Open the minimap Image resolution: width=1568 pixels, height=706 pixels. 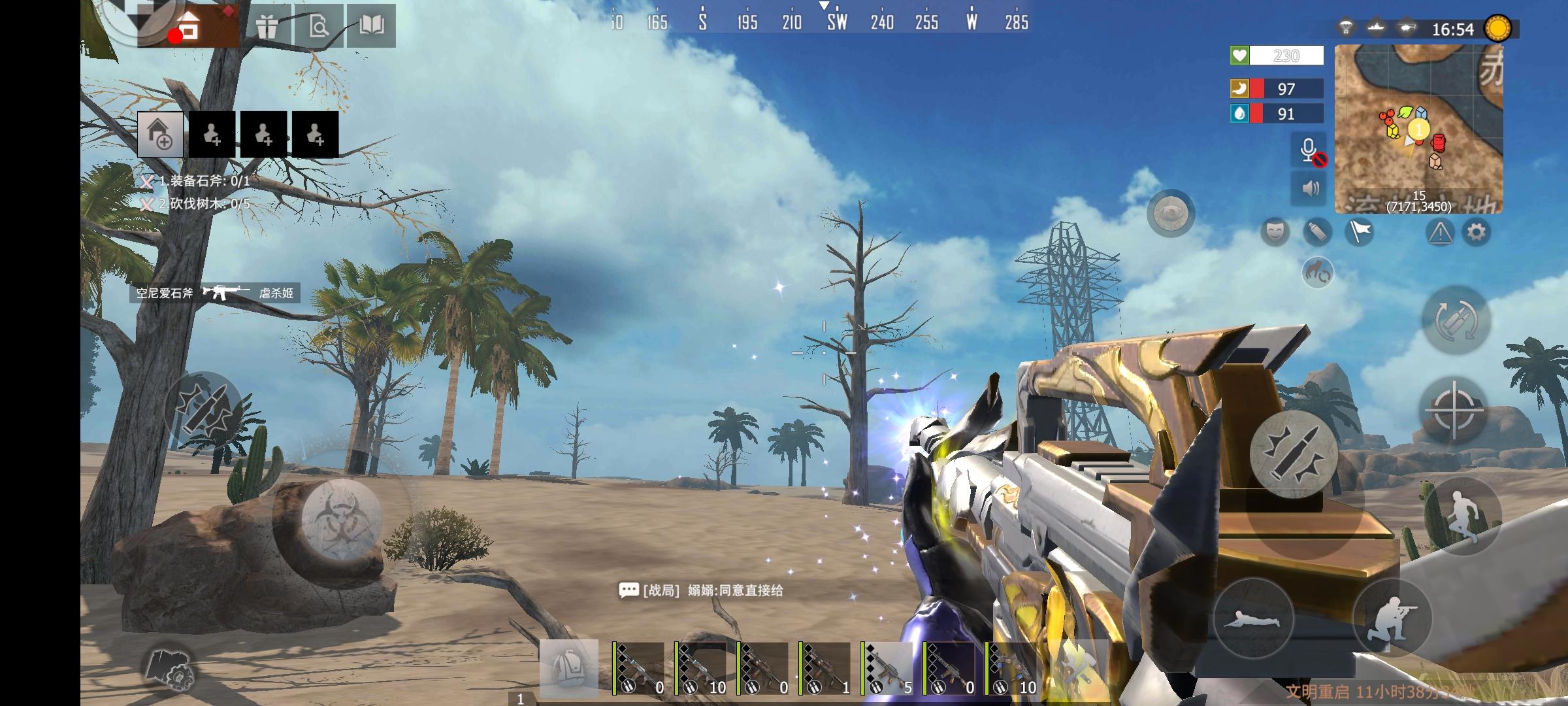(1418, 129)
